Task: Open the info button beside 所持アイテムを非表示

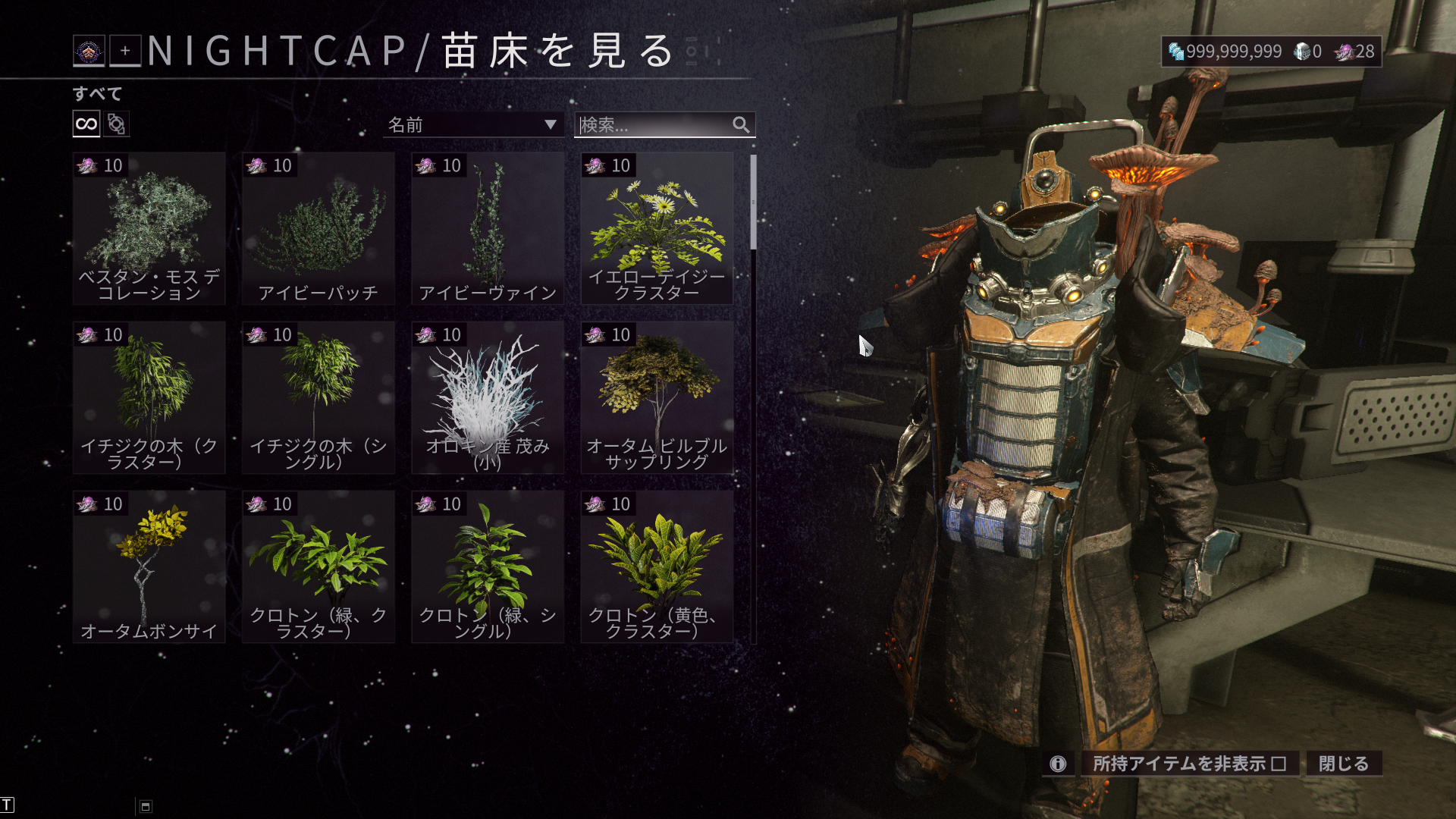Action: (x=1058, y=764)
